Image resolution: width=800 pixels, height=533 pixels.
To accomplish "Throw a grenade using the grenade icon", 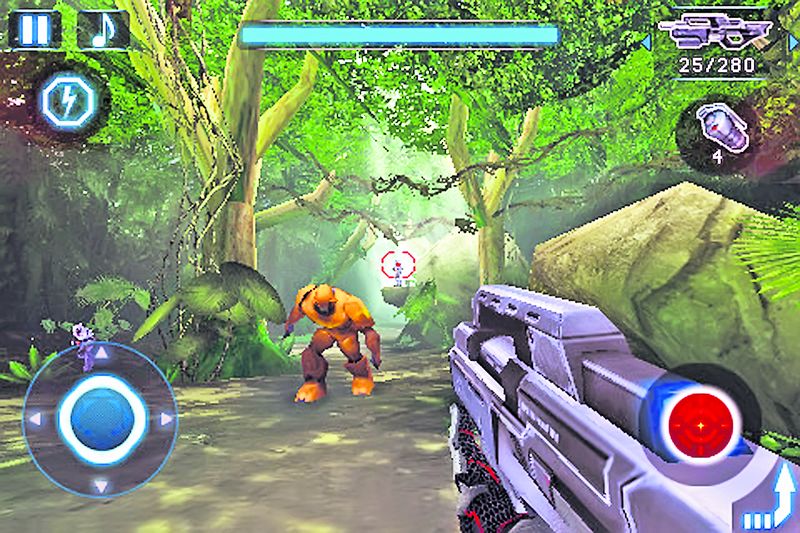I will pos(716,128).
